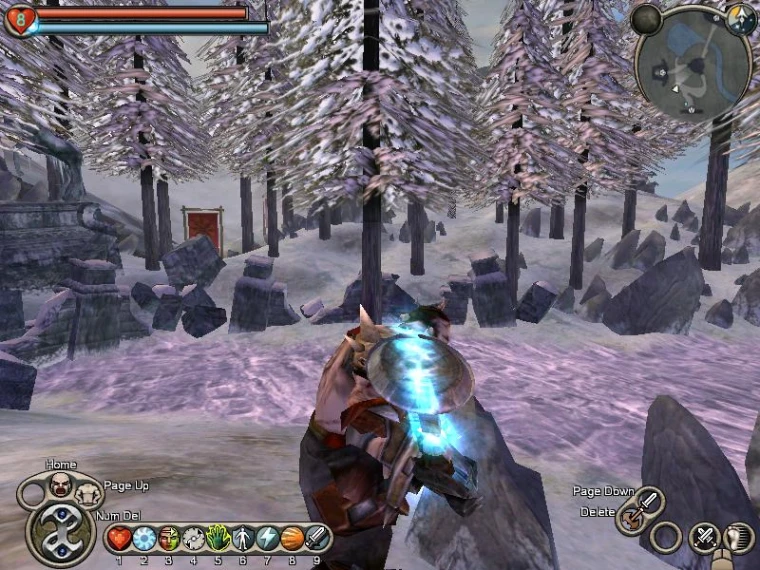The image size is (760, 570).
Task: Activate the blue swirl spell icon
Action: pyautogui.click(x=144, y=538)
